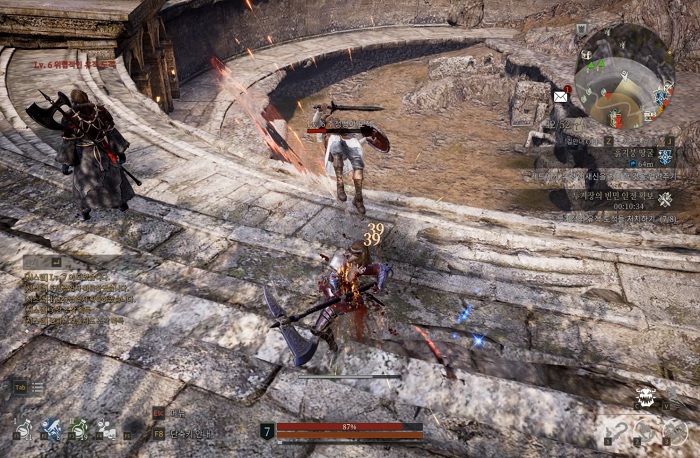Screen dimensions: 700x458
Task: Open the list icon beside Tab
Action: 37,386
